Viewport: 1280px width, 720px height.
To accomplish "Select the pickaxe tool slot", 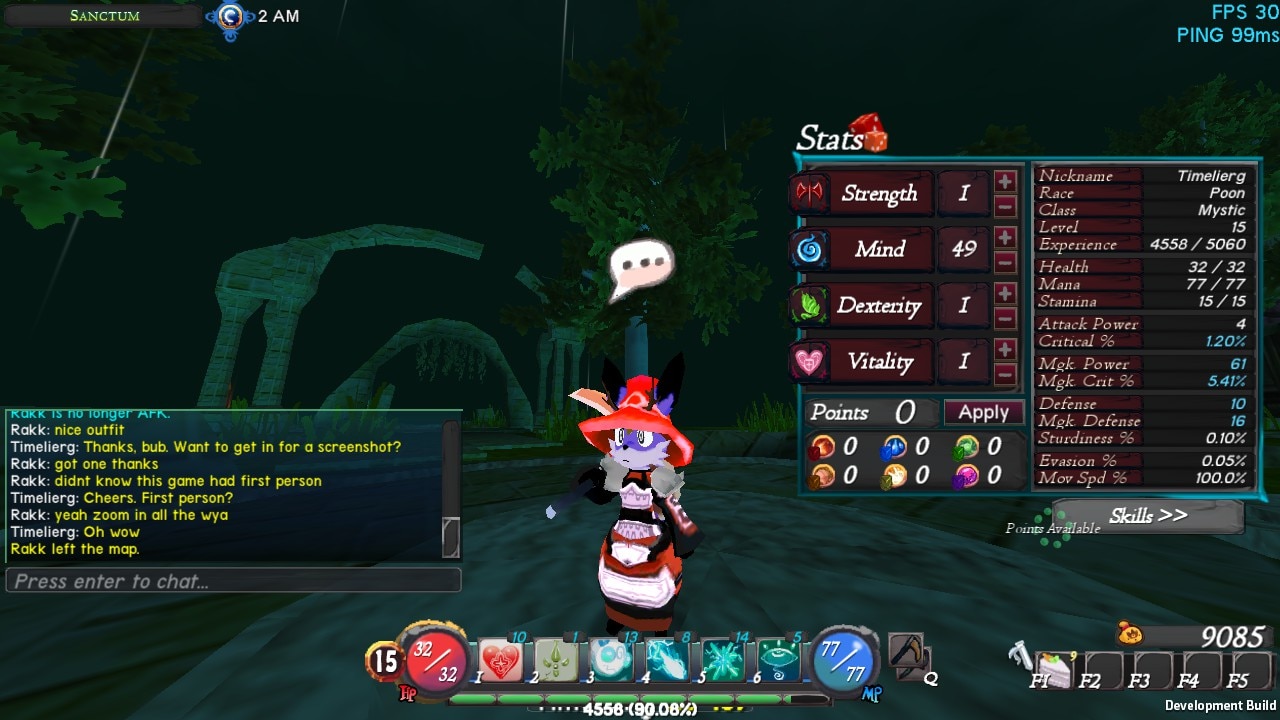I will tap(906, 653).
